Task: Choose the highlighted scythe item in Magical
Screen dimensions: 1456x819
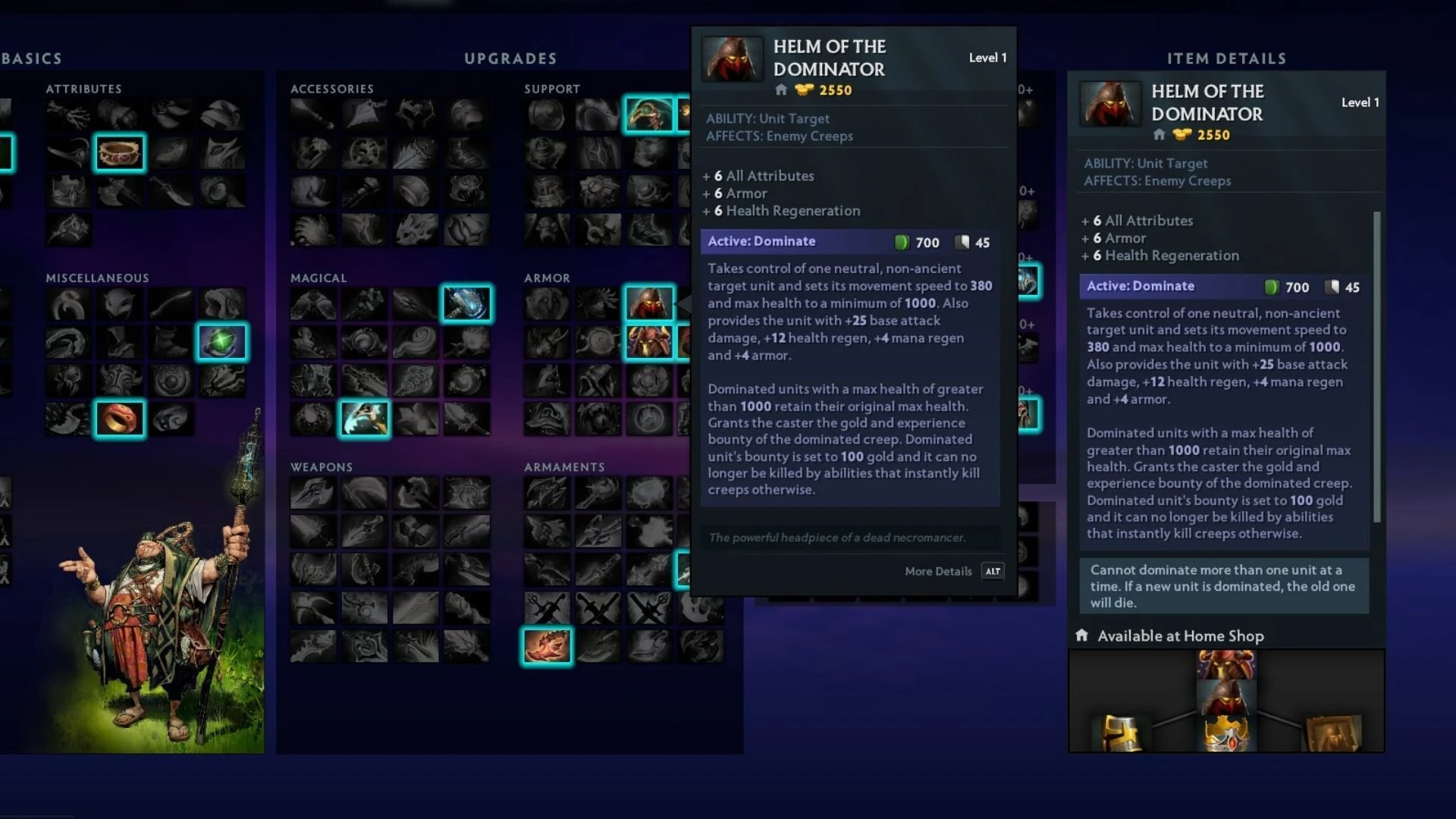Action: [x=364, y=419]
